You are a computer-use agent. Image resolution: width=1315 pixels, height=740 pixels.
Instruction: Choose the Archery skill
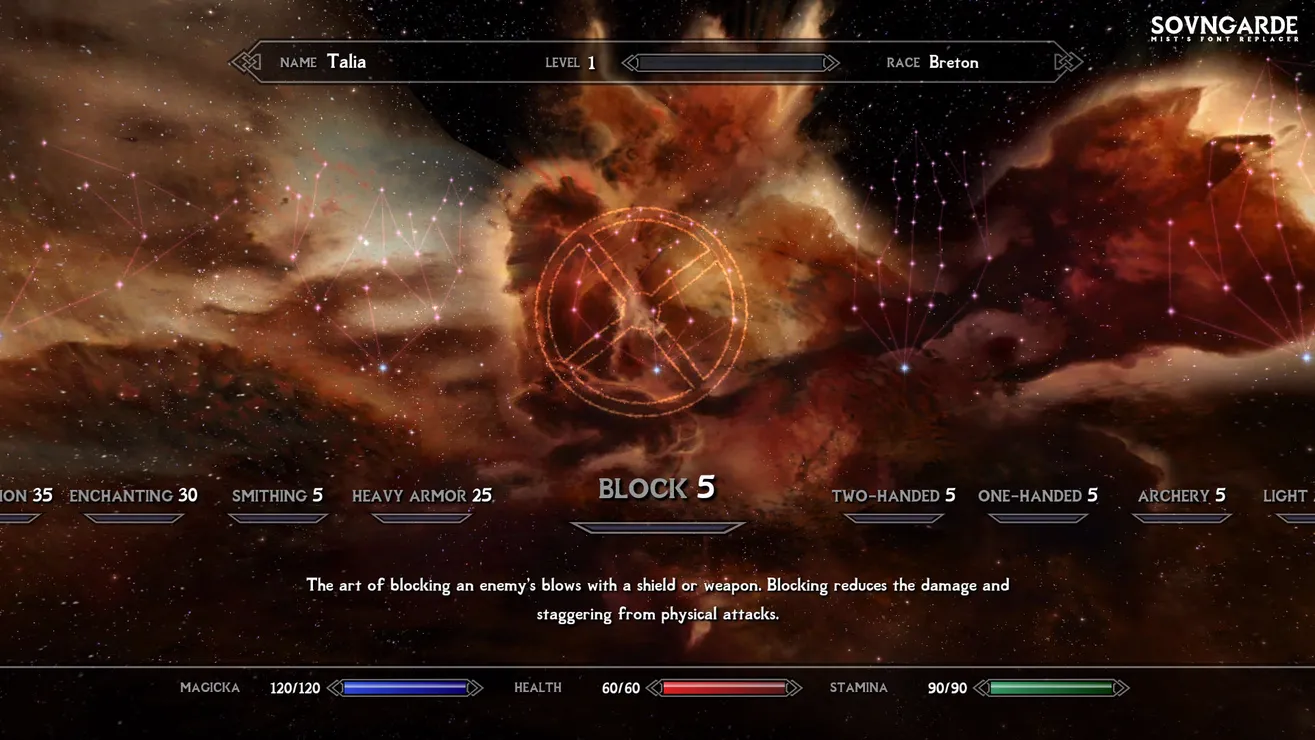coord(1181,496)
